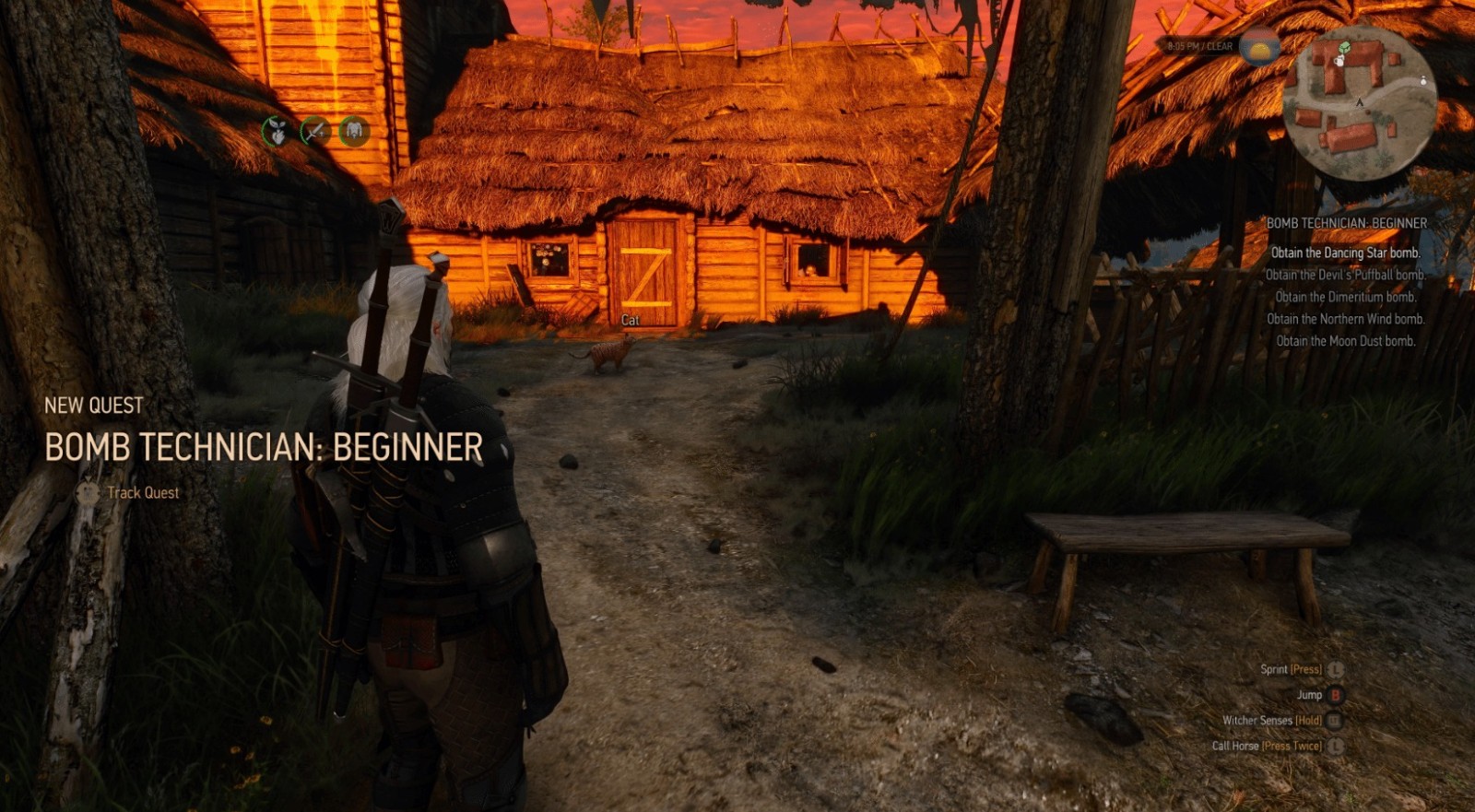
Task: Click the circular village minimap
Action: click(x=1359, y=101)
